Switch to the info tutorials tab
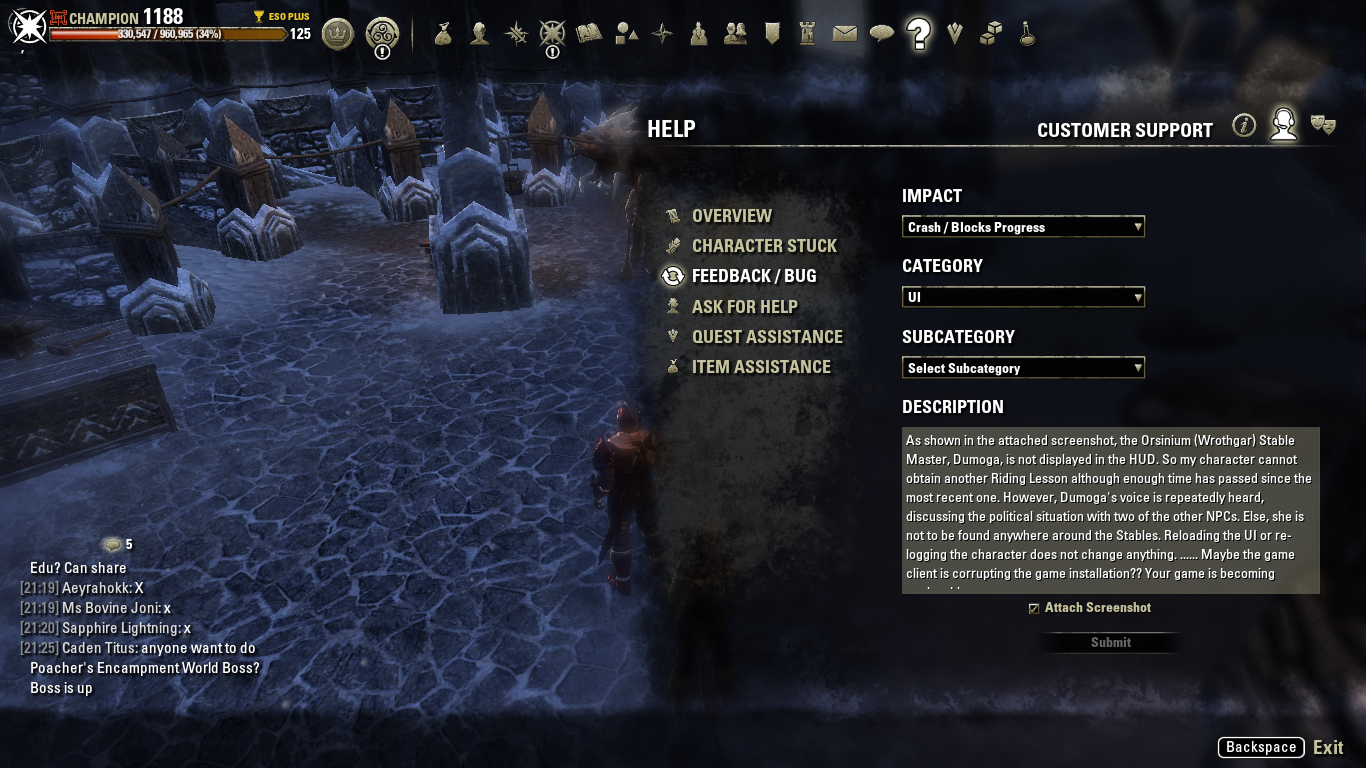The width and height of the screenshot is (1366, 768). [1244, 125]
